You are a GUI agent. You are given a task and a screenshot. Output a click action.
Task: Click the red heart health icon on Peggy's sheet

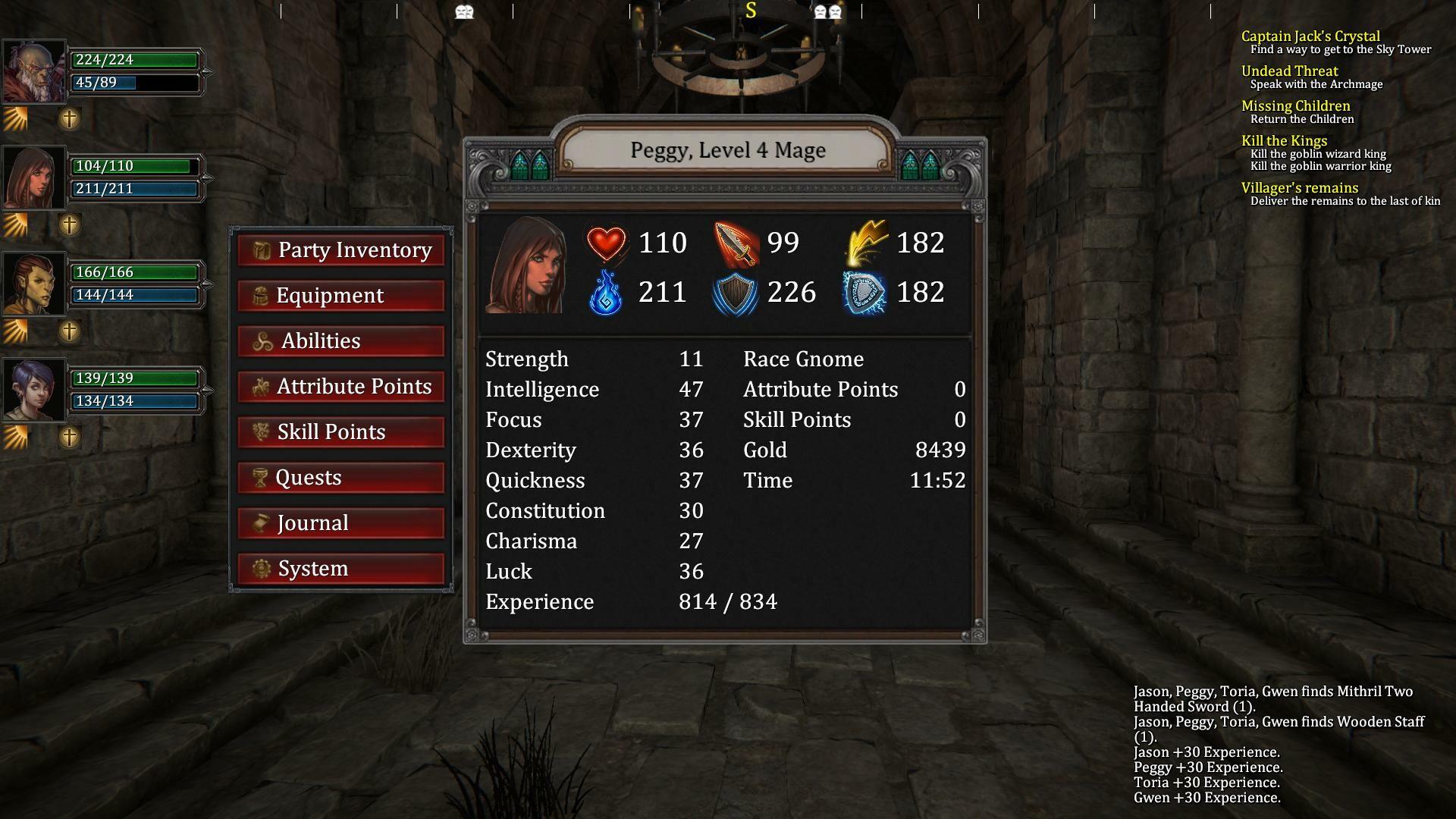click(x=607, y=243)
